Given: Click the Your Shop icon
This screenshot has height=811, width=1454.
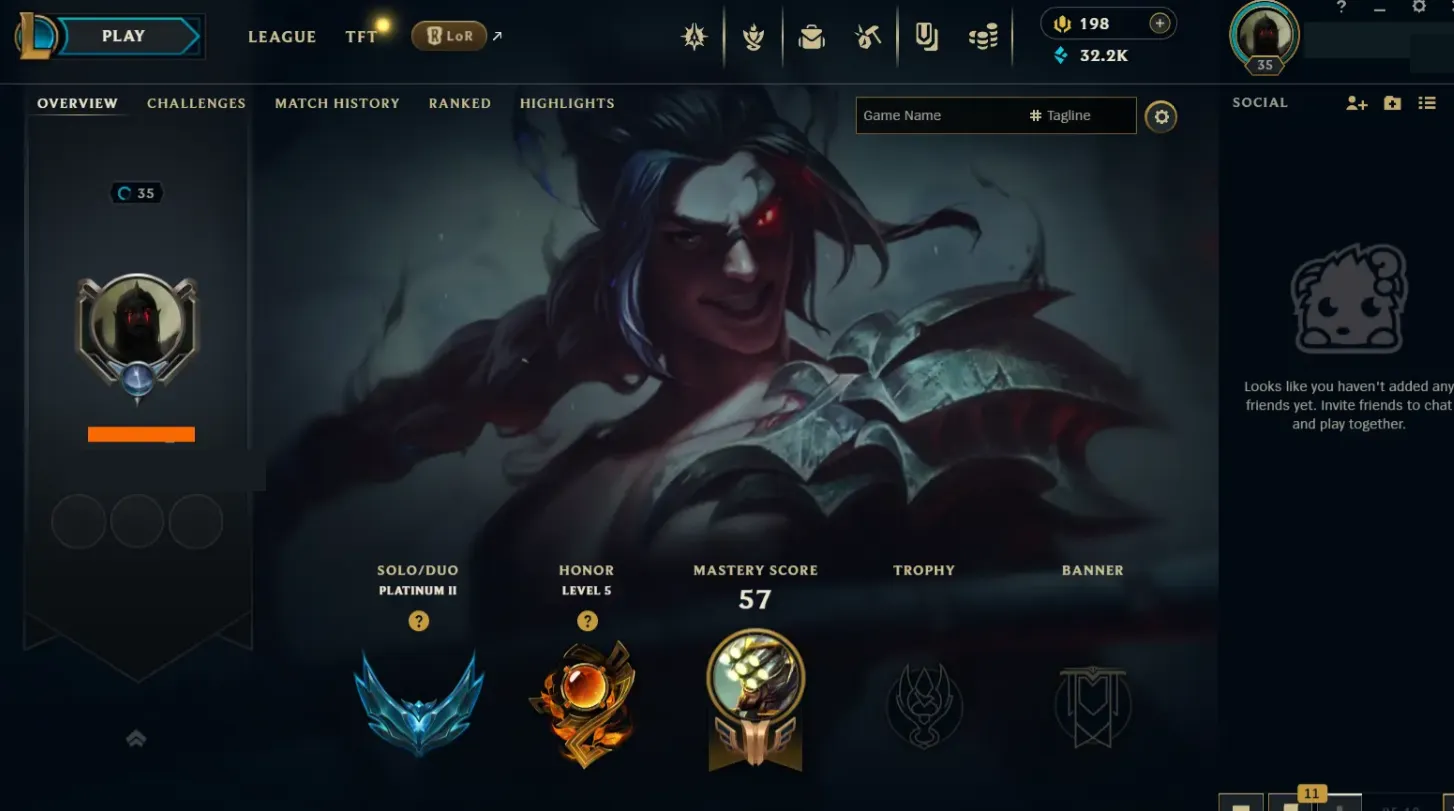Looking at the screenshot, I should 927,36.
